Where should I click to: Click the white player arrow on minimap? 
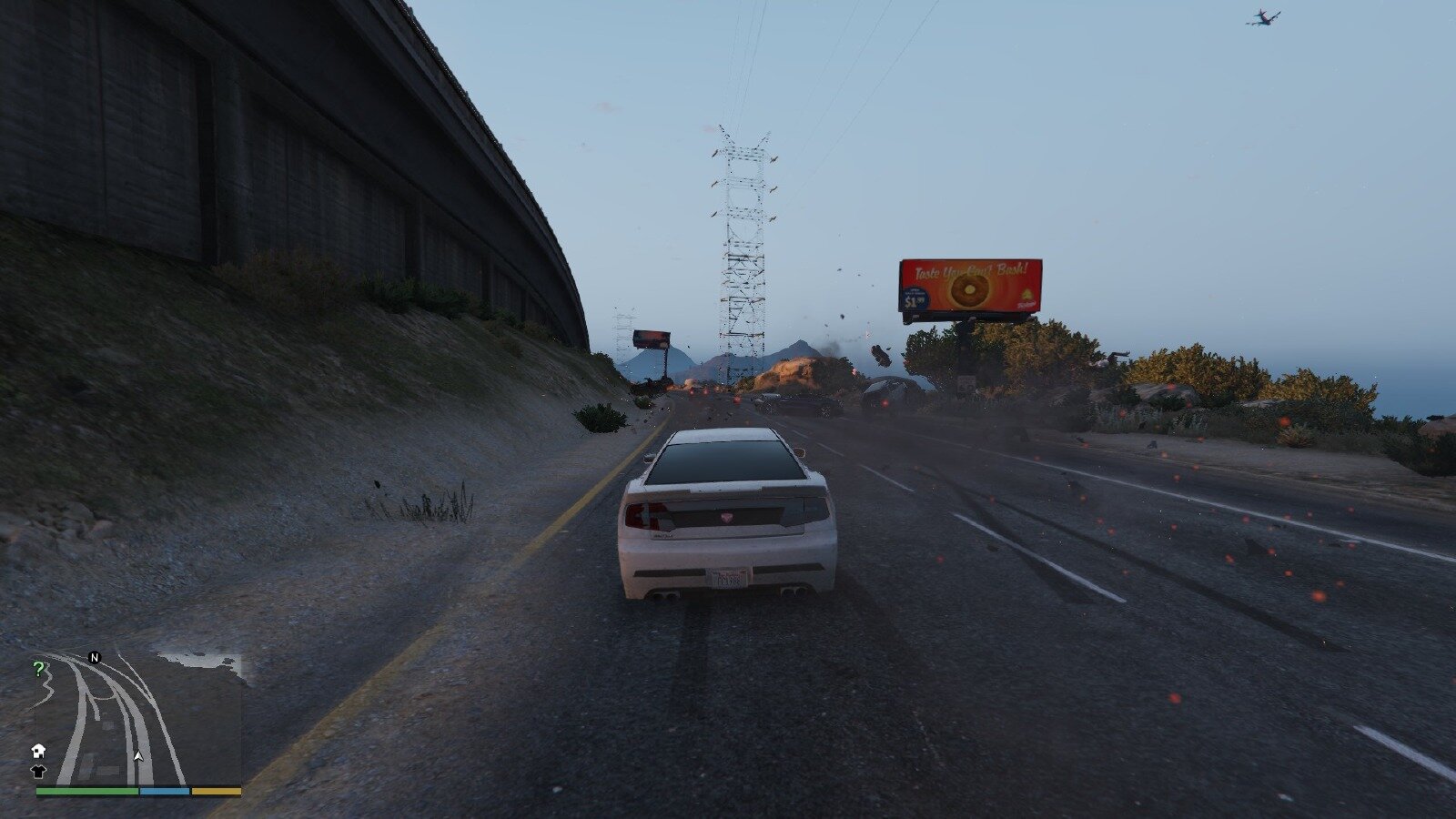coord(138,755)
